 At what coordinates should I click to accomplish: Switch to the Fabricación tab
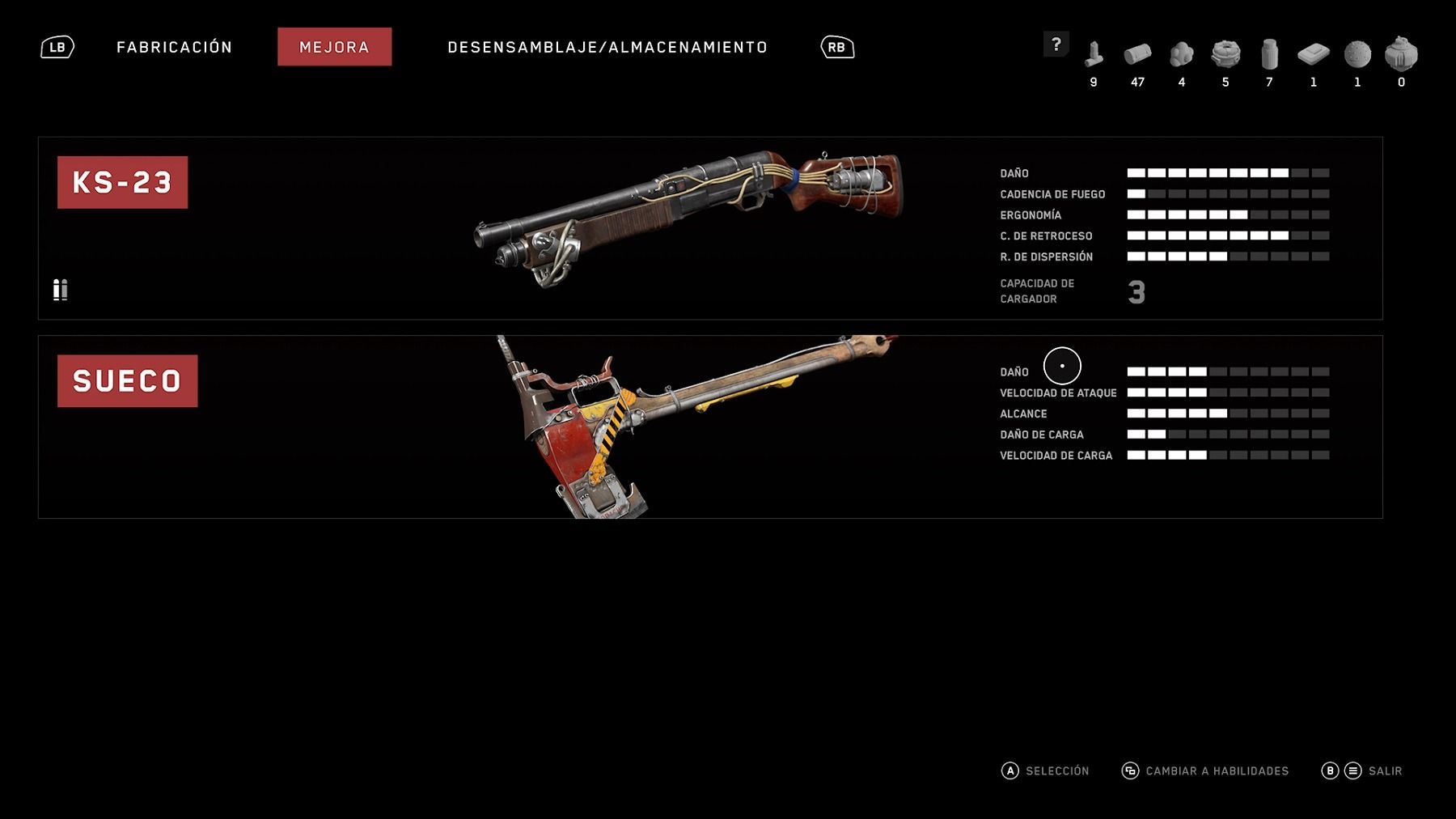click(x=174, y=47)
